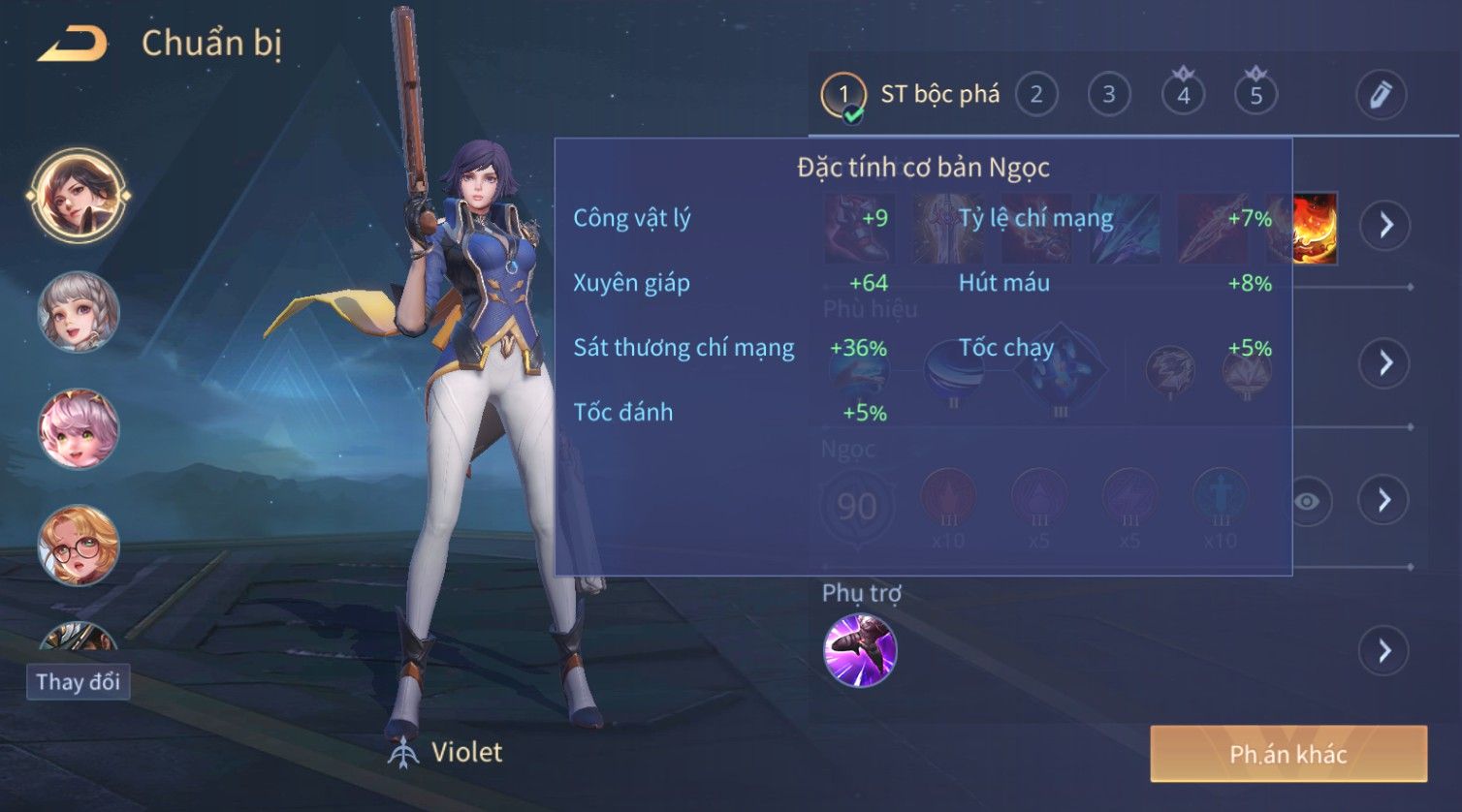Image resolution: width=1462 pixels, height=812 pixels.
Task: Select preset 1 ST bộc phá
Action: point(911,95)
